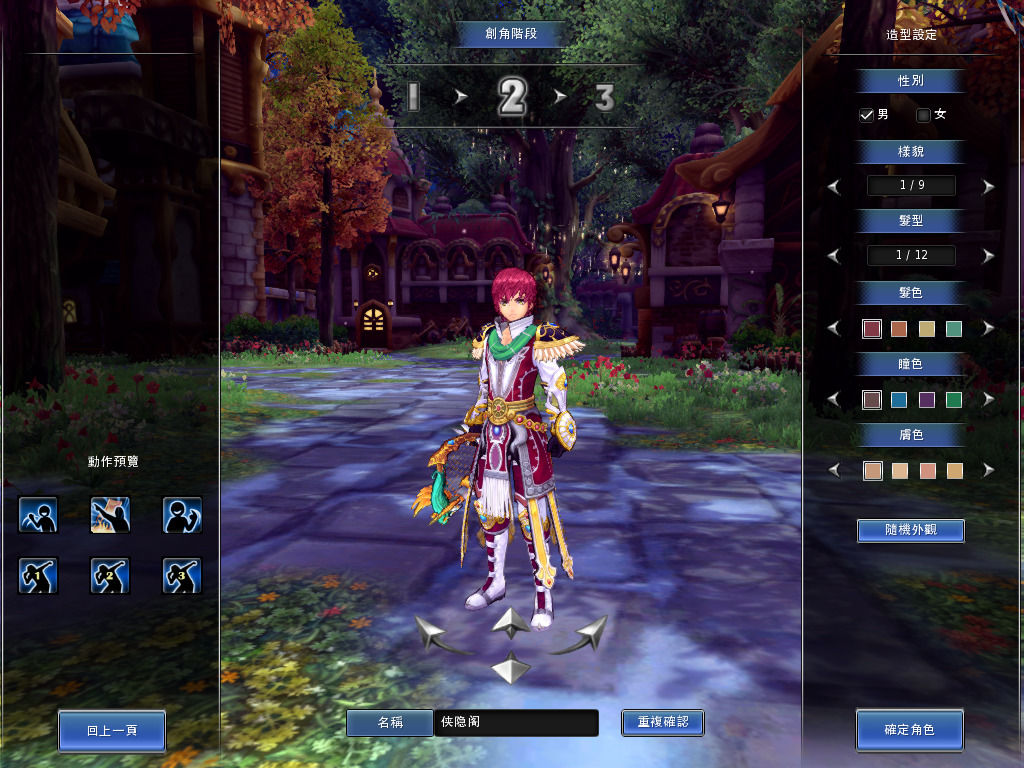Screen dimensions: 1024x768
Task: Select the blue eye color swatch
Action: point(899,400)
